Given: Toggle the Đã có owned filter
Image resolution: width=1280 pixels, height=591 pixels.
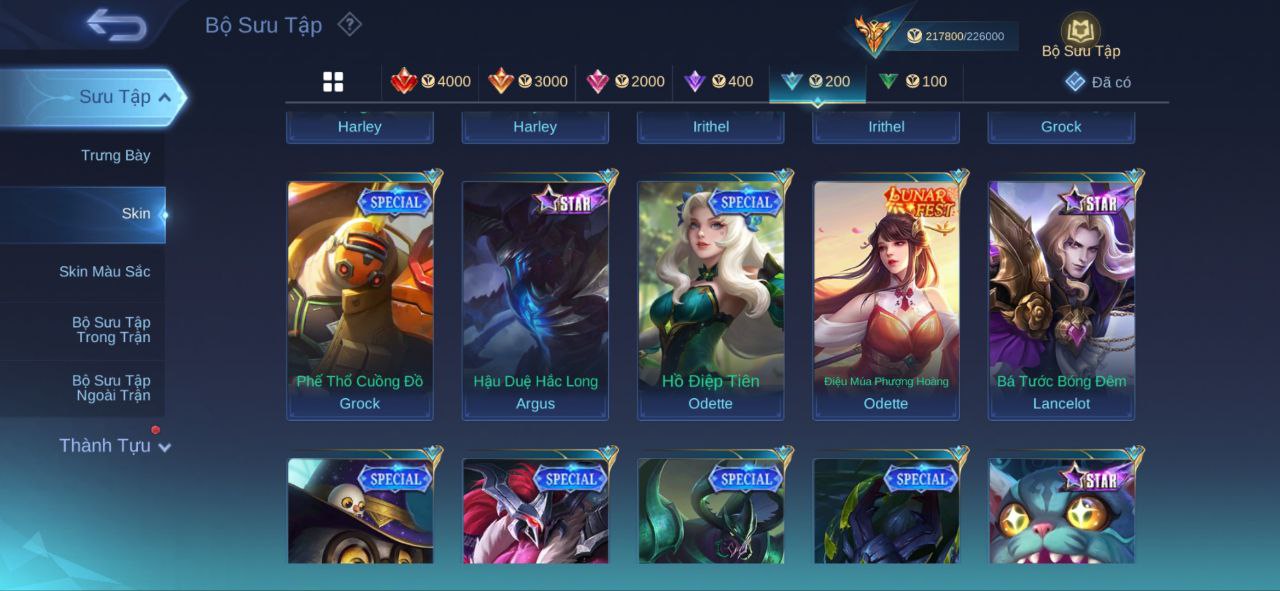Looking at the screenshot, I should (x=1098, y=82).
